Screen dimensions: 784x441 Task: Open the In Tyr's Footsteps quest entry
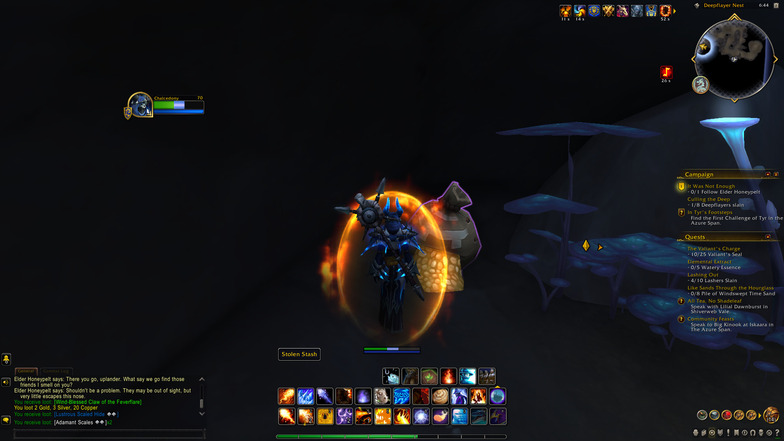(710, 212)
